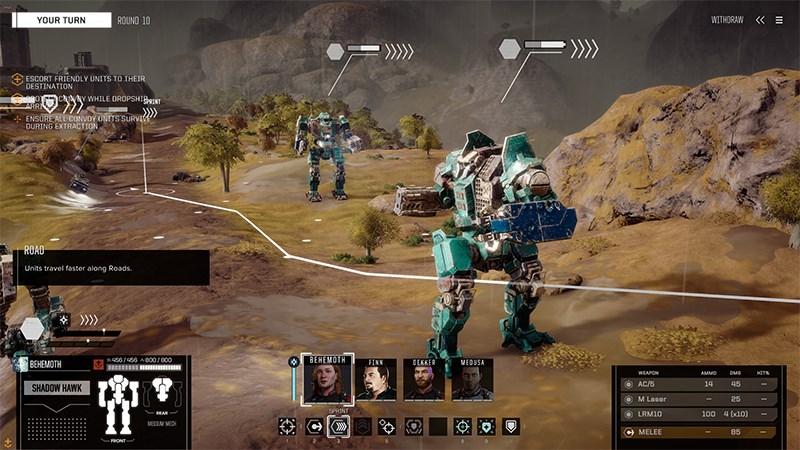Image resolution: width=800 pixels, height=450 pixels.
Task: Click the escort friendly units objective
Action: (x=80, y=82)
